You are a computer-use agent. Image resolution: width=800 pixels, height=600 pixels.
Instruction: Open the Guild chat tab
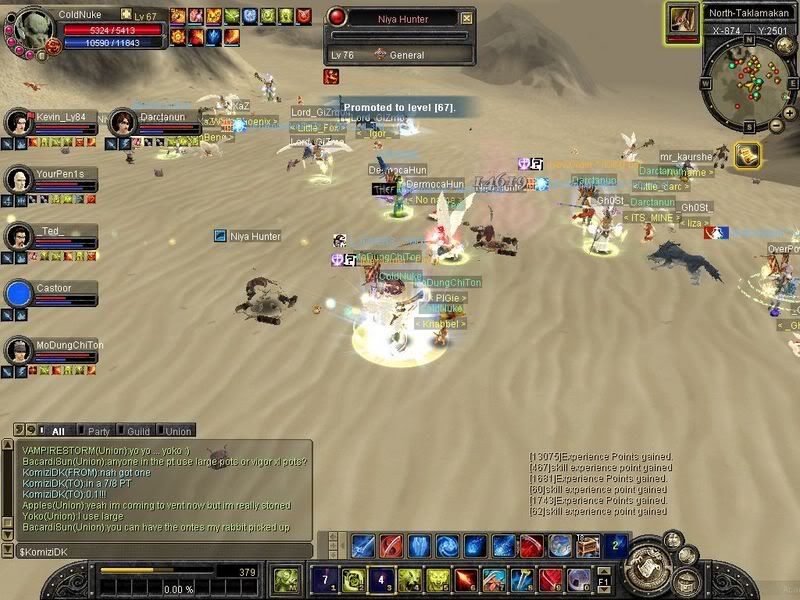[137, 431]
